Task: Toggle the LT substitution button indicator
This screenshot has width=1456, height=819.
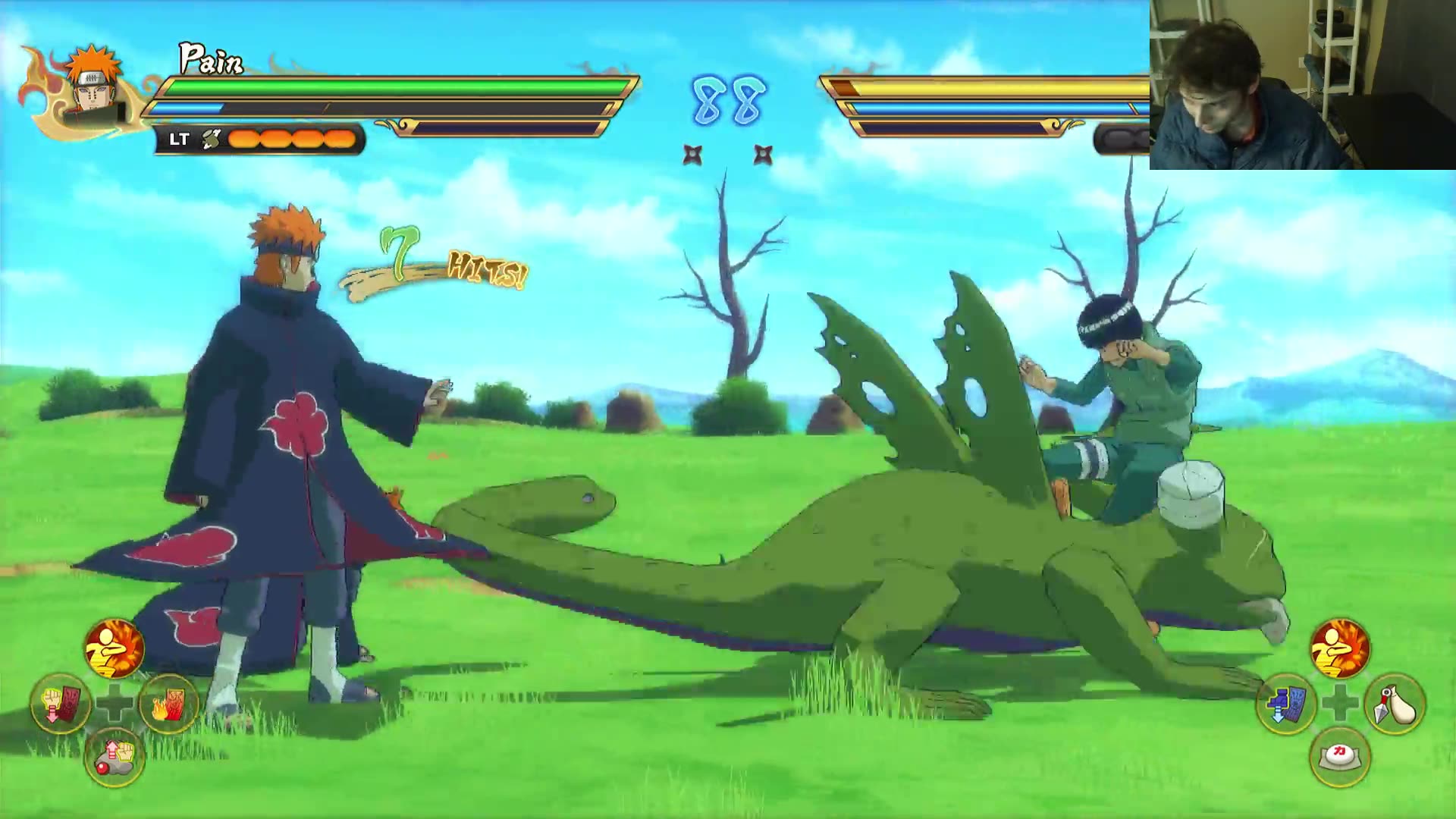Action: 178,138
